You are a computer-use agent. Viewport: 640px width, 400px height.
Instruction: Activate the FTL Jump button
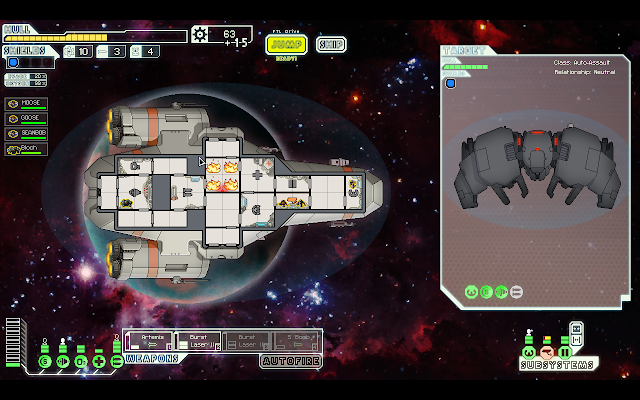(286, 44)
